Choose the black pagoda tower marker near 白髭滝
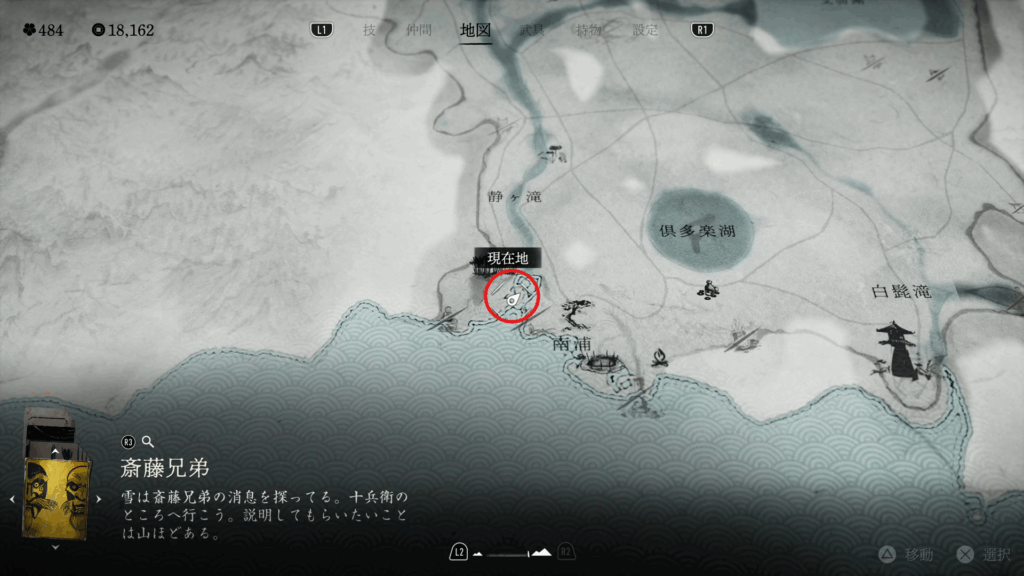The width and height of the screenshot is (1024, 576). click(x=898, y=350)
